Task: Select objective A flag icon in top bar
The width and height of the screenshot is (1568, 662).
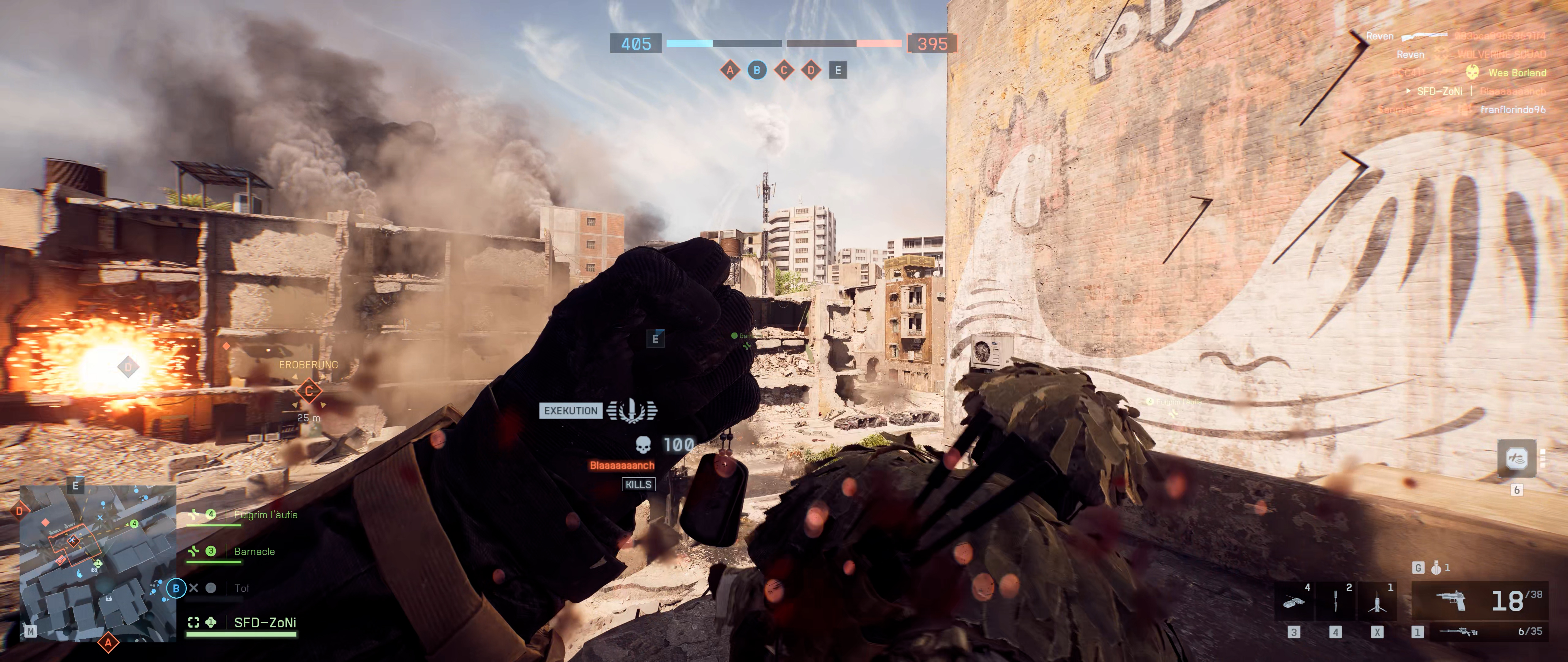Action: (730, 70)
